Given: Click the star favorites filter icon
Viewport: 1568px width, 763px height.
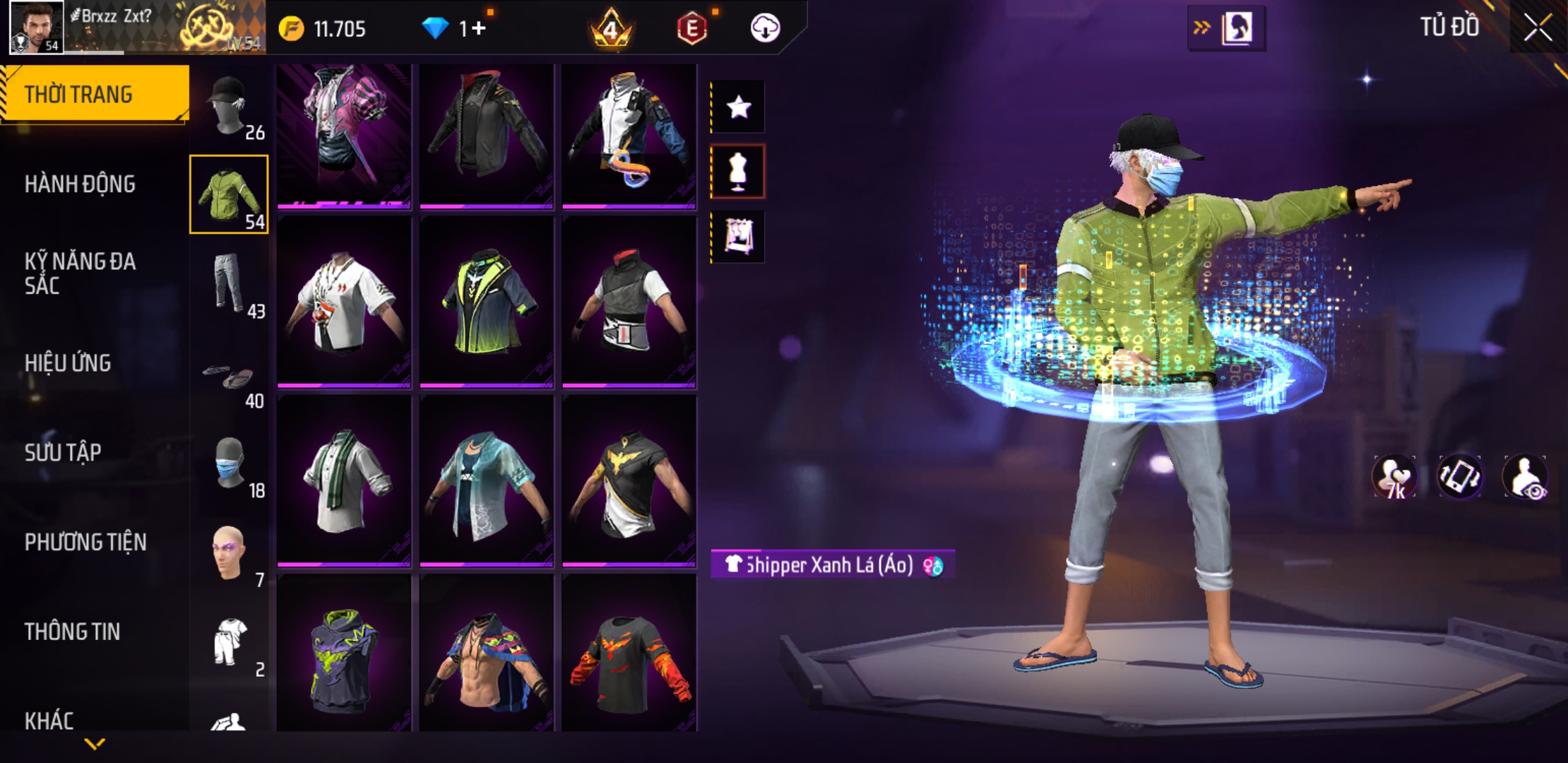Looking at the screenshot, I should [738, 107].
